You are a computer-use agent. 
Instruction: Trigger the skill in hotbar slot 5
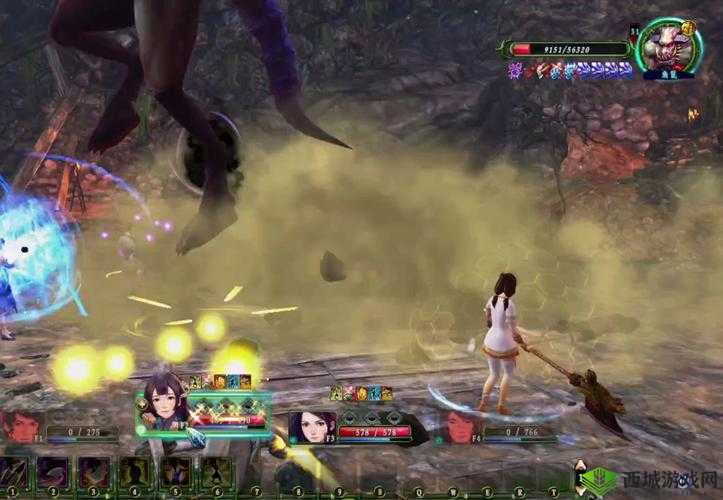176,472
